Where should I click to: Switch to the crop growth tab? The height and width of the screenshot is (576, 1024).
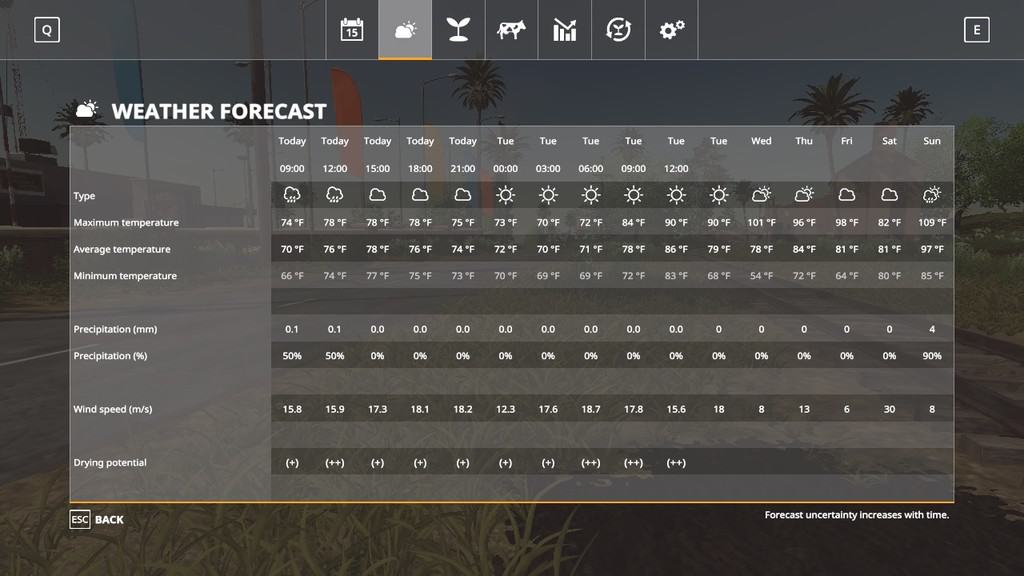tap(458, 30)
